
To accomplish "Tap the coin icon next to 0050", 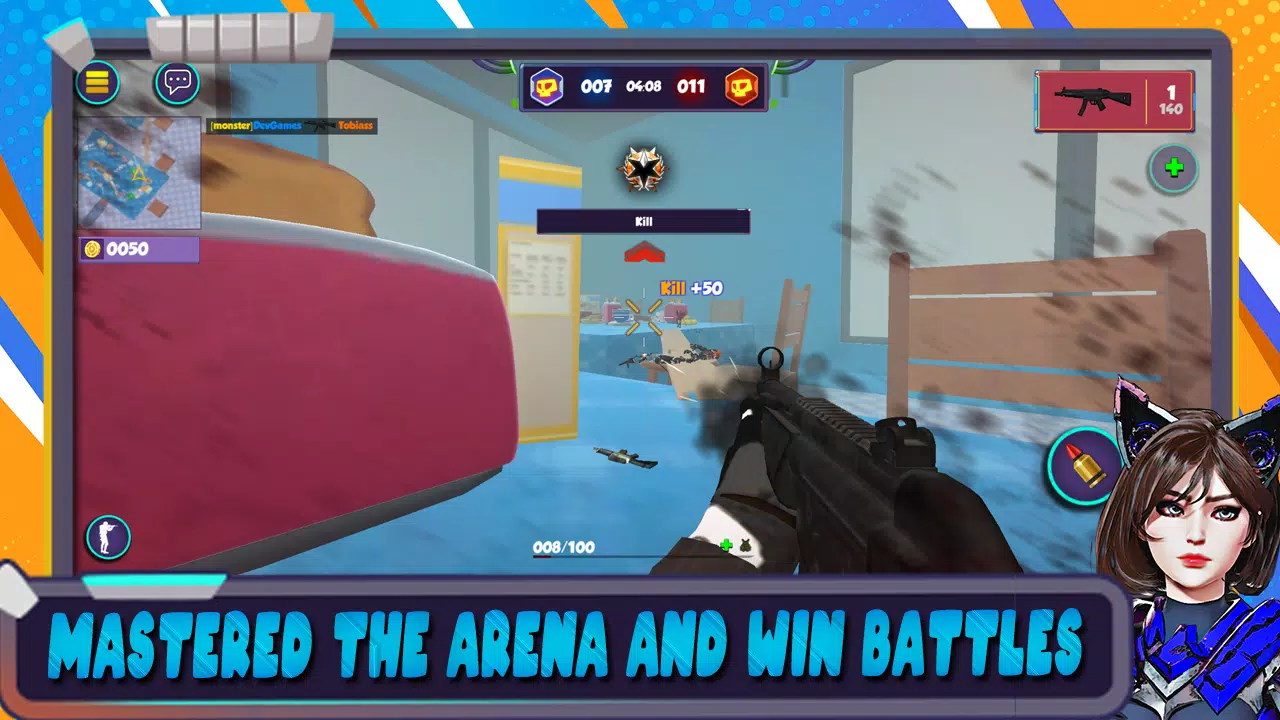I will [90, 250].
